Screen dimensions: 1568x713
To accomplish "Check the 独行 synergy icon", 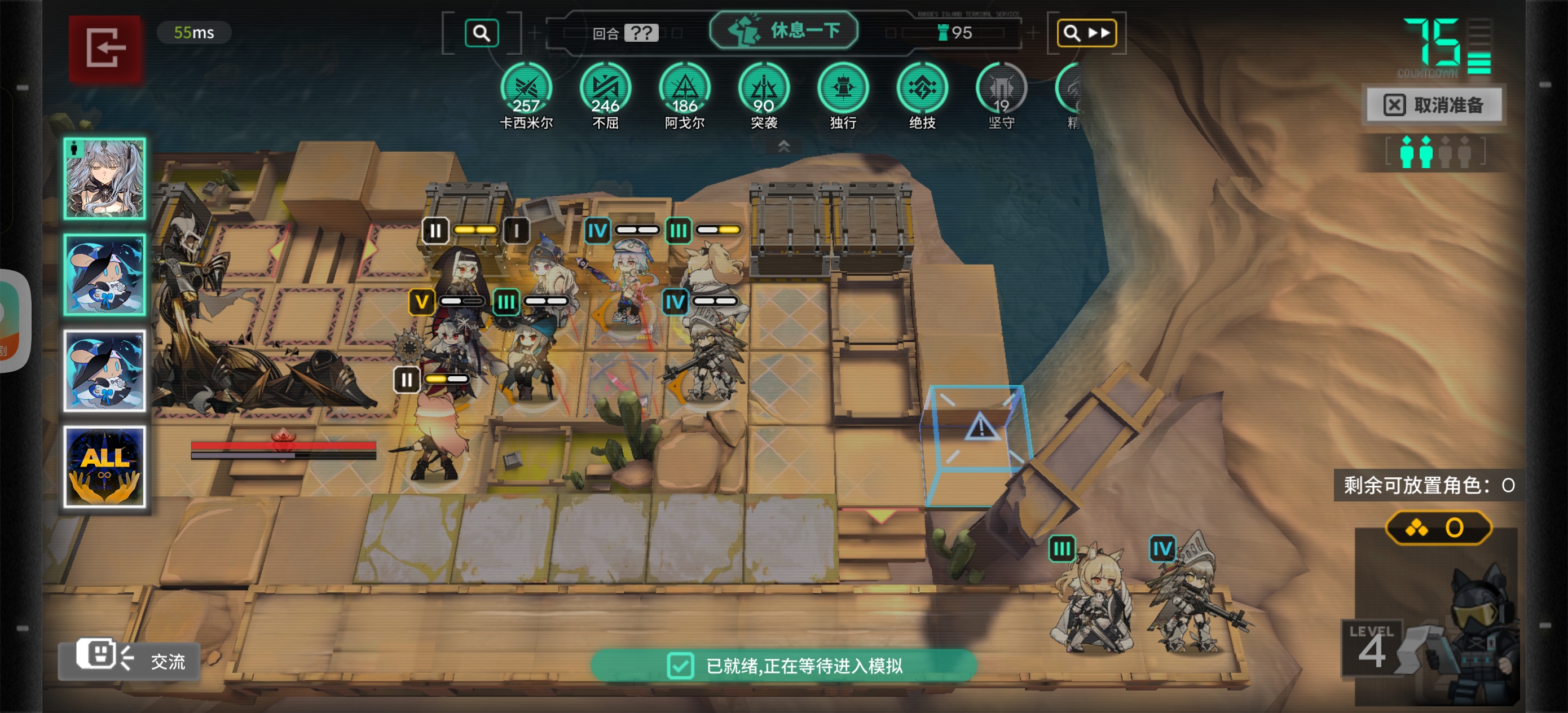I will pyautogui.click(x=843, y=89).
